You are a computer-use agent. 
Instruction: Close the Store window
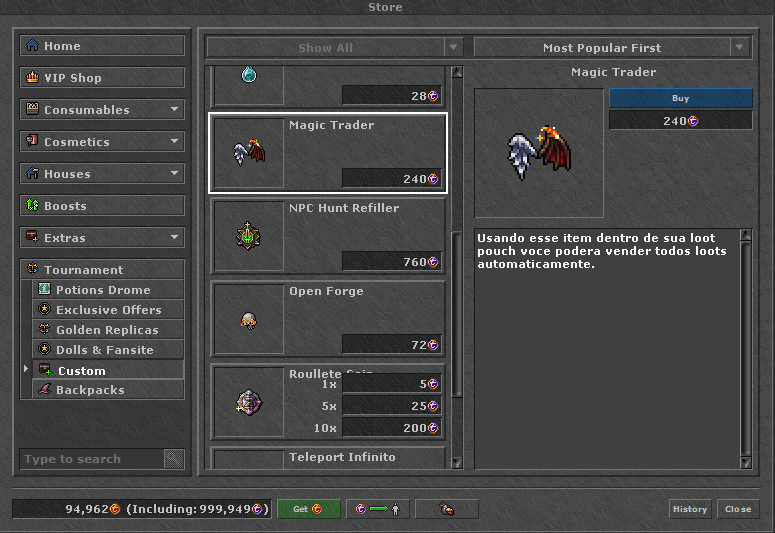(738, 509)
